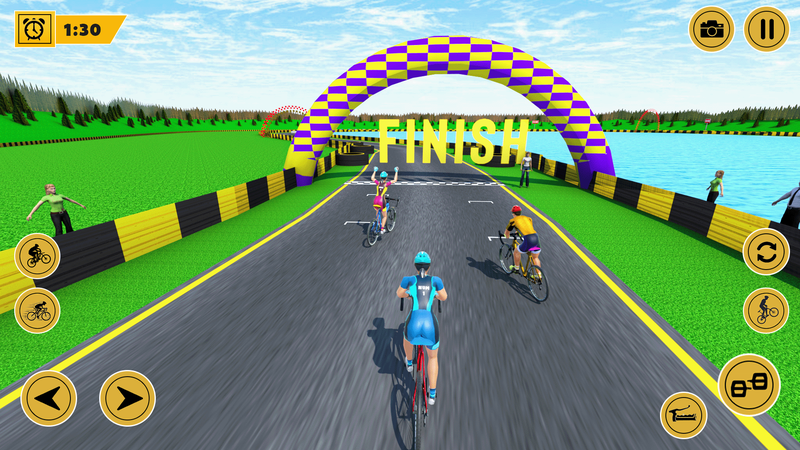Perform the wheelie stunt
The height and width of the screenshot is (450, 800).
[766, 310]
